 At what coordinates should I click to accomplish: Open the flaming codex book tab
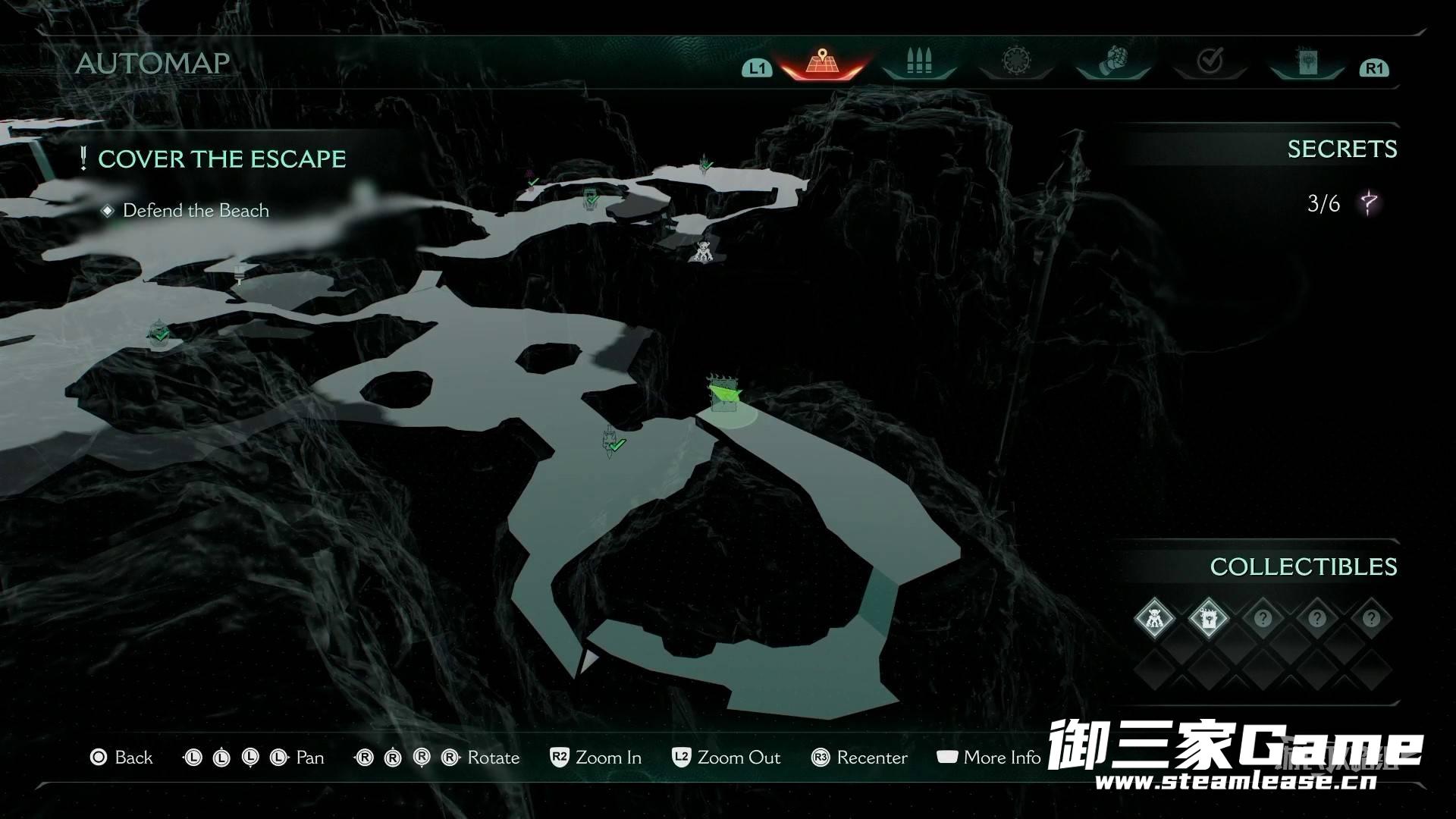(1307, 61)
